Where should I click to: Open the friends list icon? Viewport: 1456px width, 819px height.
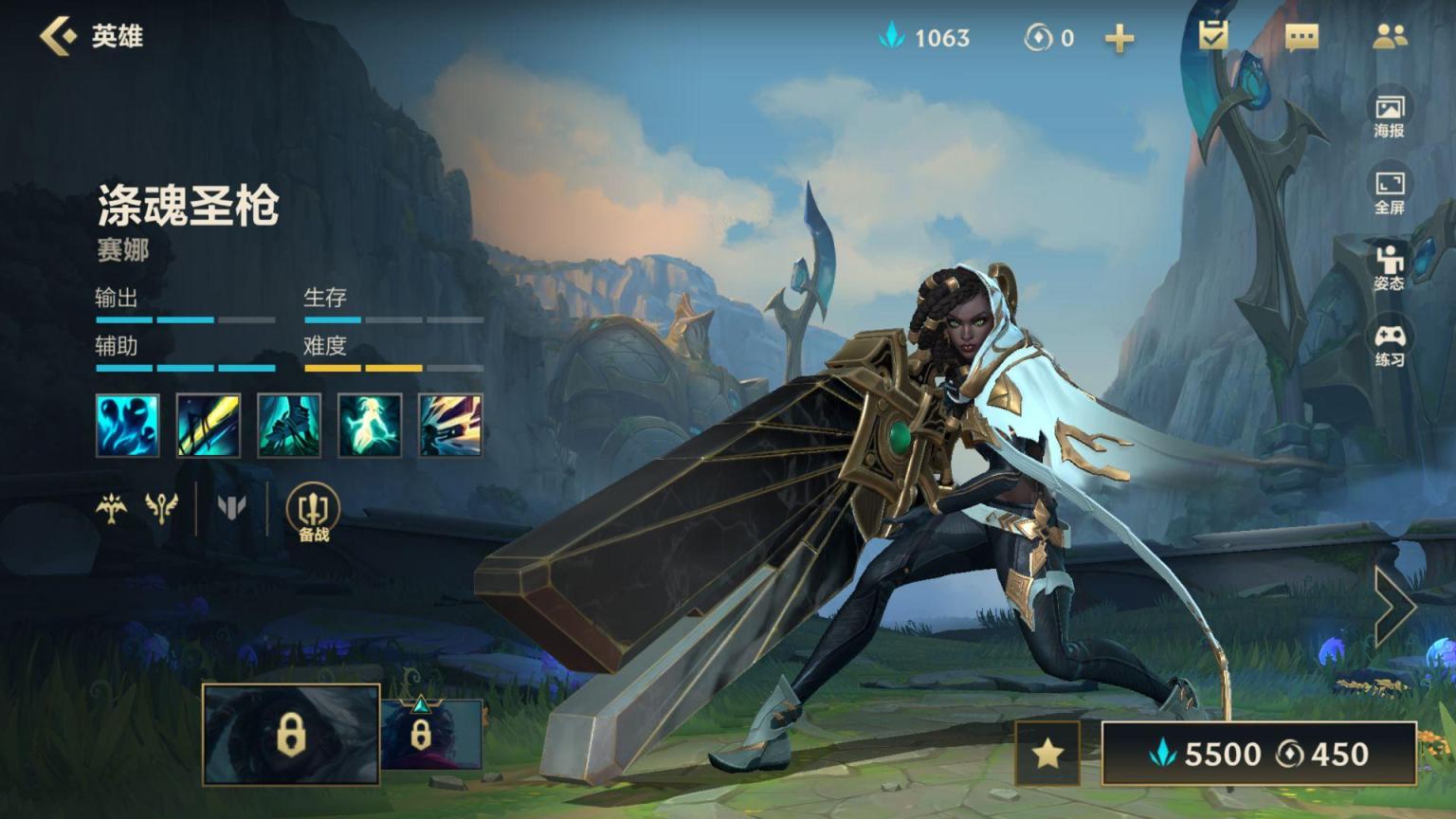click(1389, 37)
